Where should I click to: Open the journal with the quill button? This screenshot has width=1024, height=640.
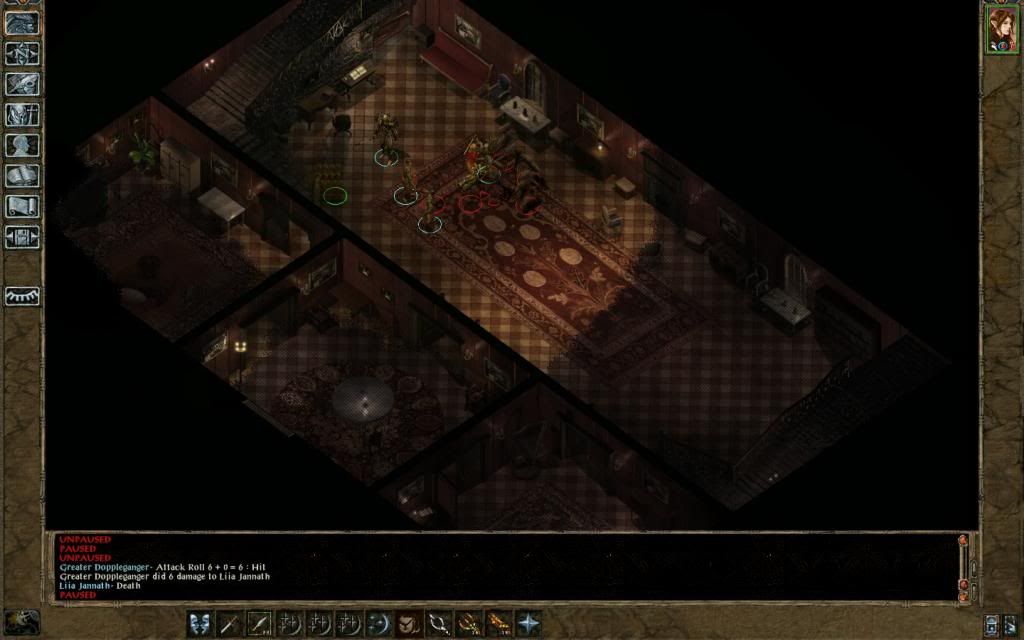[22, 84]
